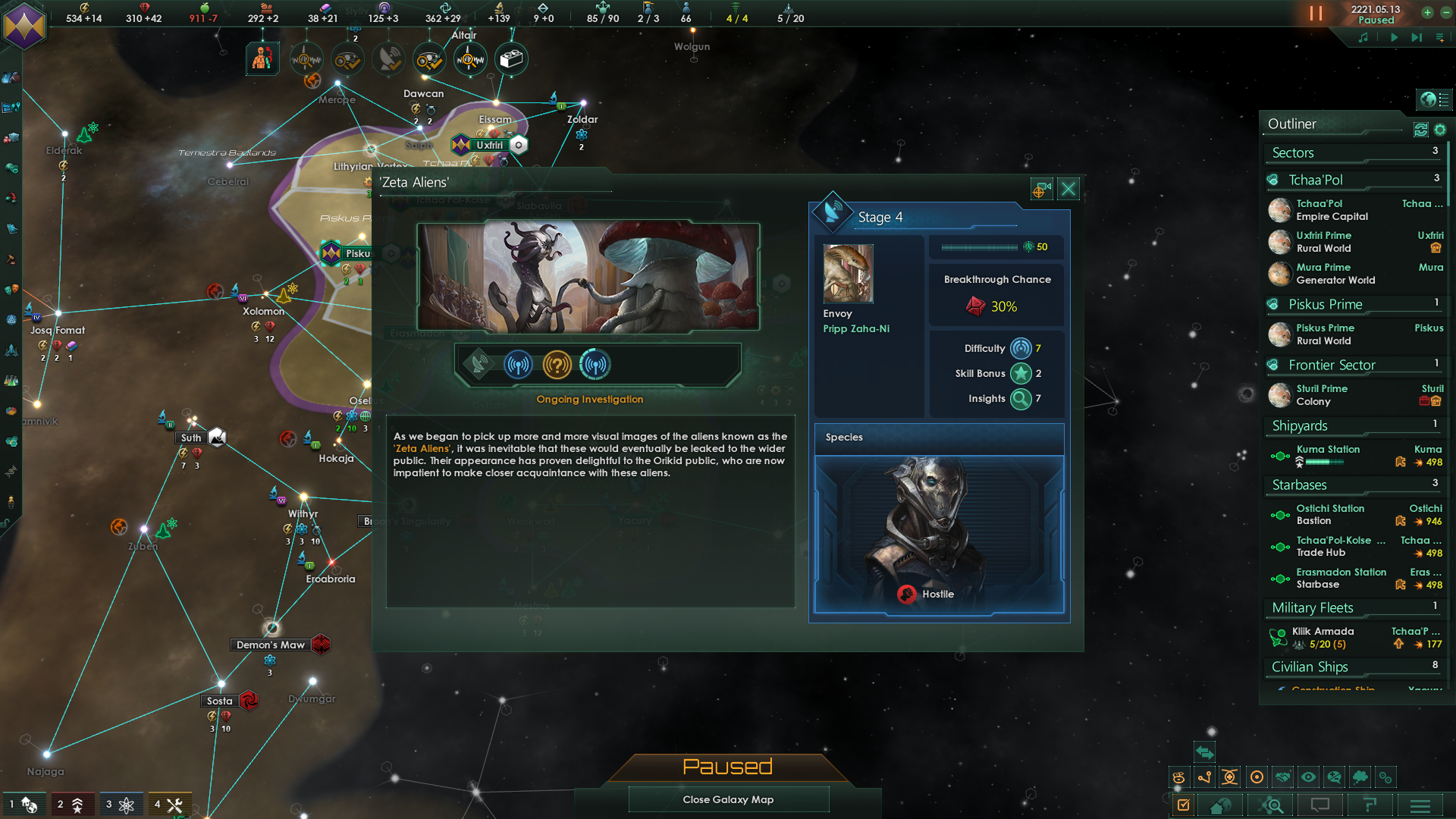Open the main menu hamburger button
Screen dimensions: 1456x819
(x=1420, y=805)
